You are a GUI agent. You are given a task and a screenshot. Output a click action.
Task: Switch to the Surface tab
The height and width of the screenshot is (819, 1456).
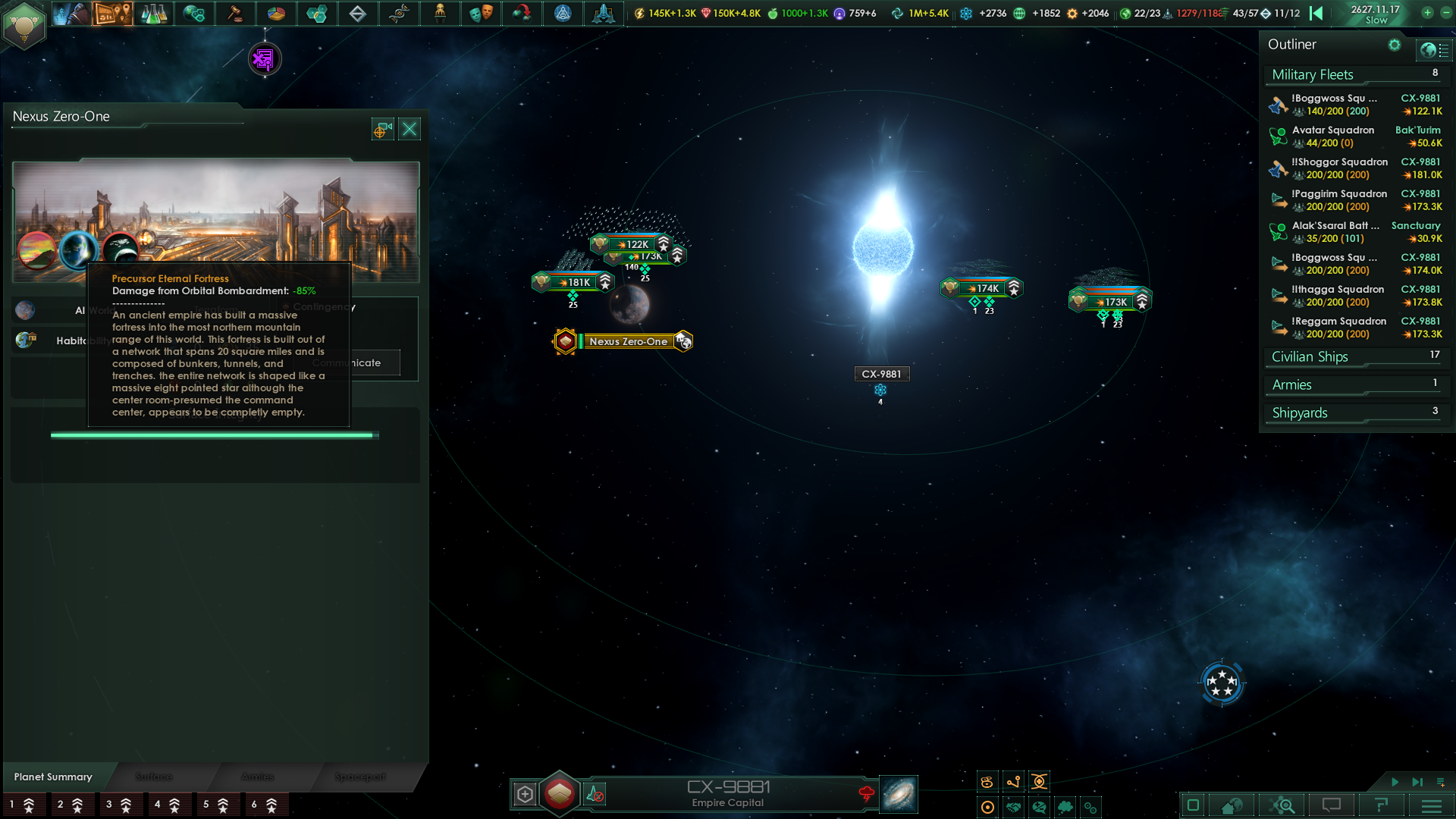[153, 777]
